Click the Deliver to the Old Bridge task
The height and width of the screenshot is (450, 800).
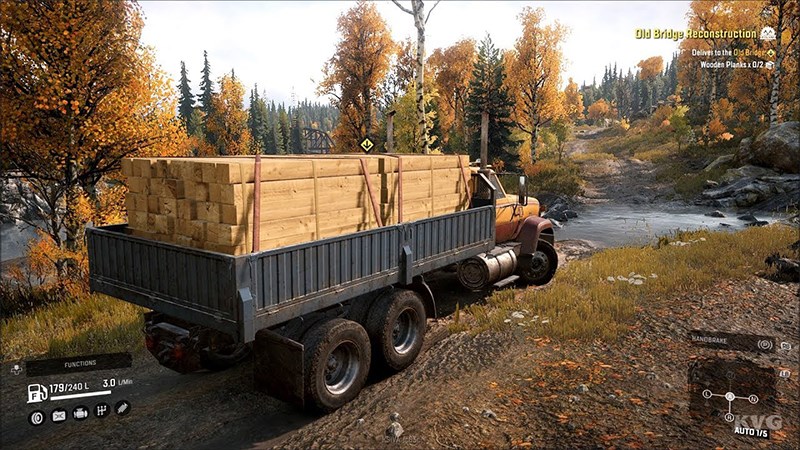[717, 52]
